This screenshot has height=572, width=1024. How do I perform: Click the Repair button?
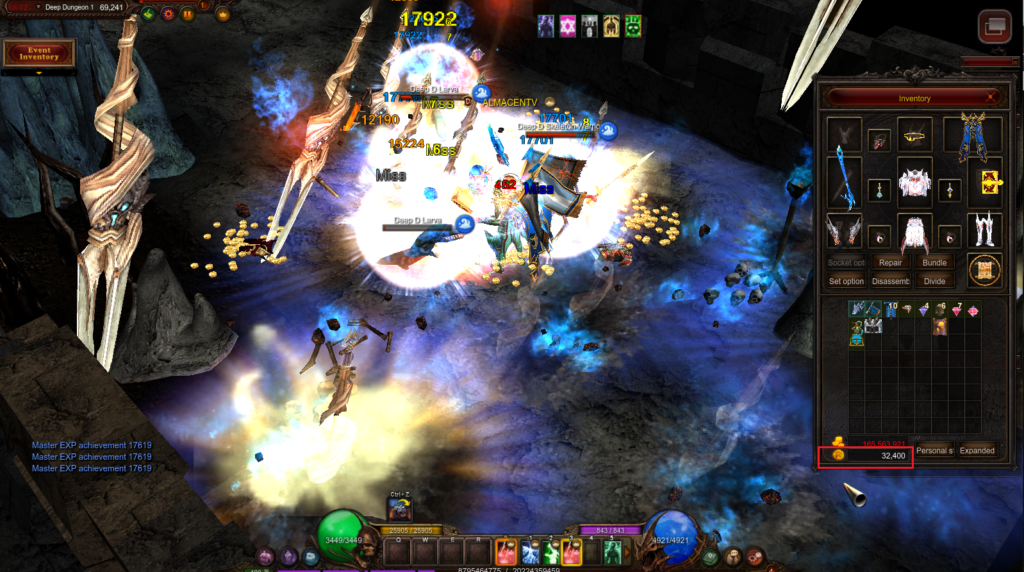[x=890, y=262]
